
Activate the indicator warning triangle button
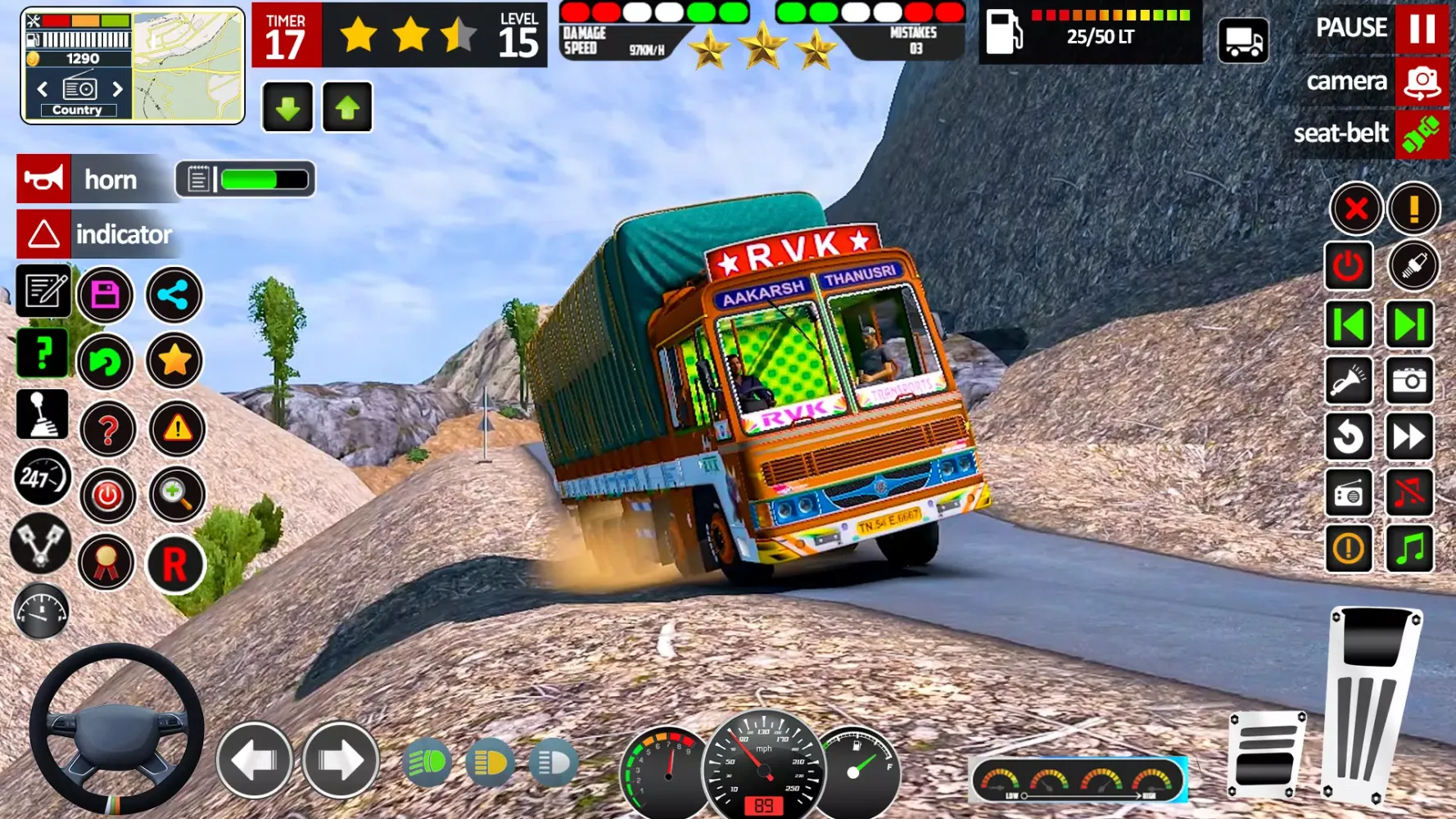[x=43, y=234]
